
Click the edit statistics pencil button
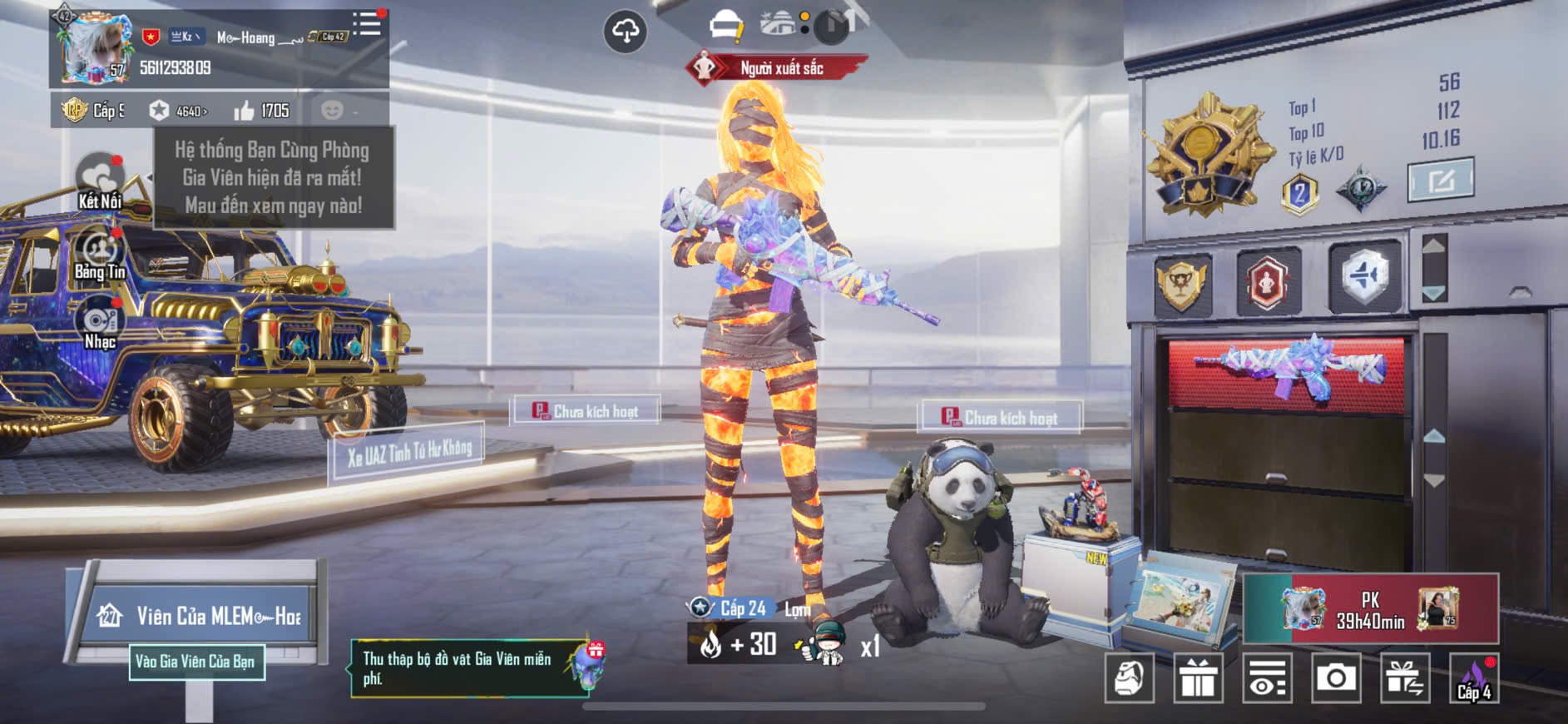tap(1440, 179)
